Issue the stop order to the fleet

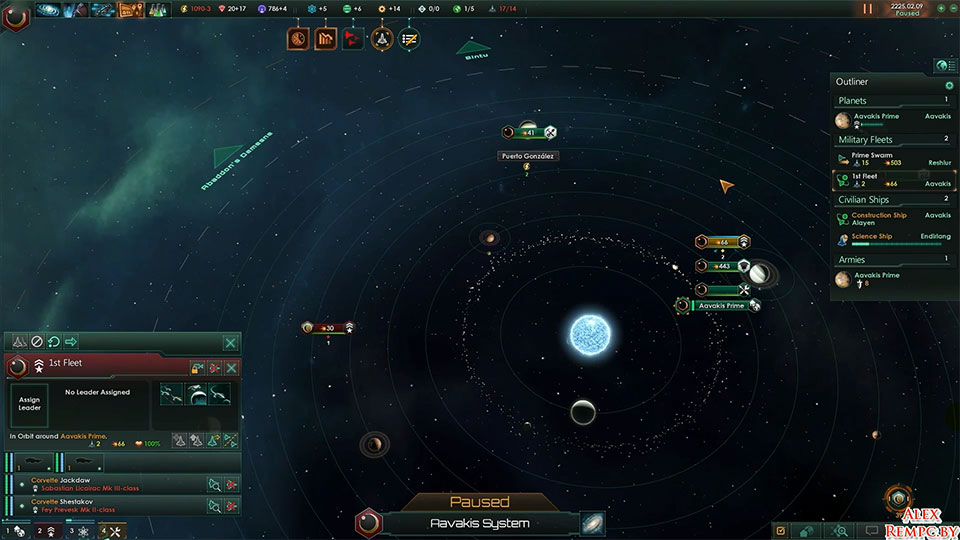click(37, 342)
